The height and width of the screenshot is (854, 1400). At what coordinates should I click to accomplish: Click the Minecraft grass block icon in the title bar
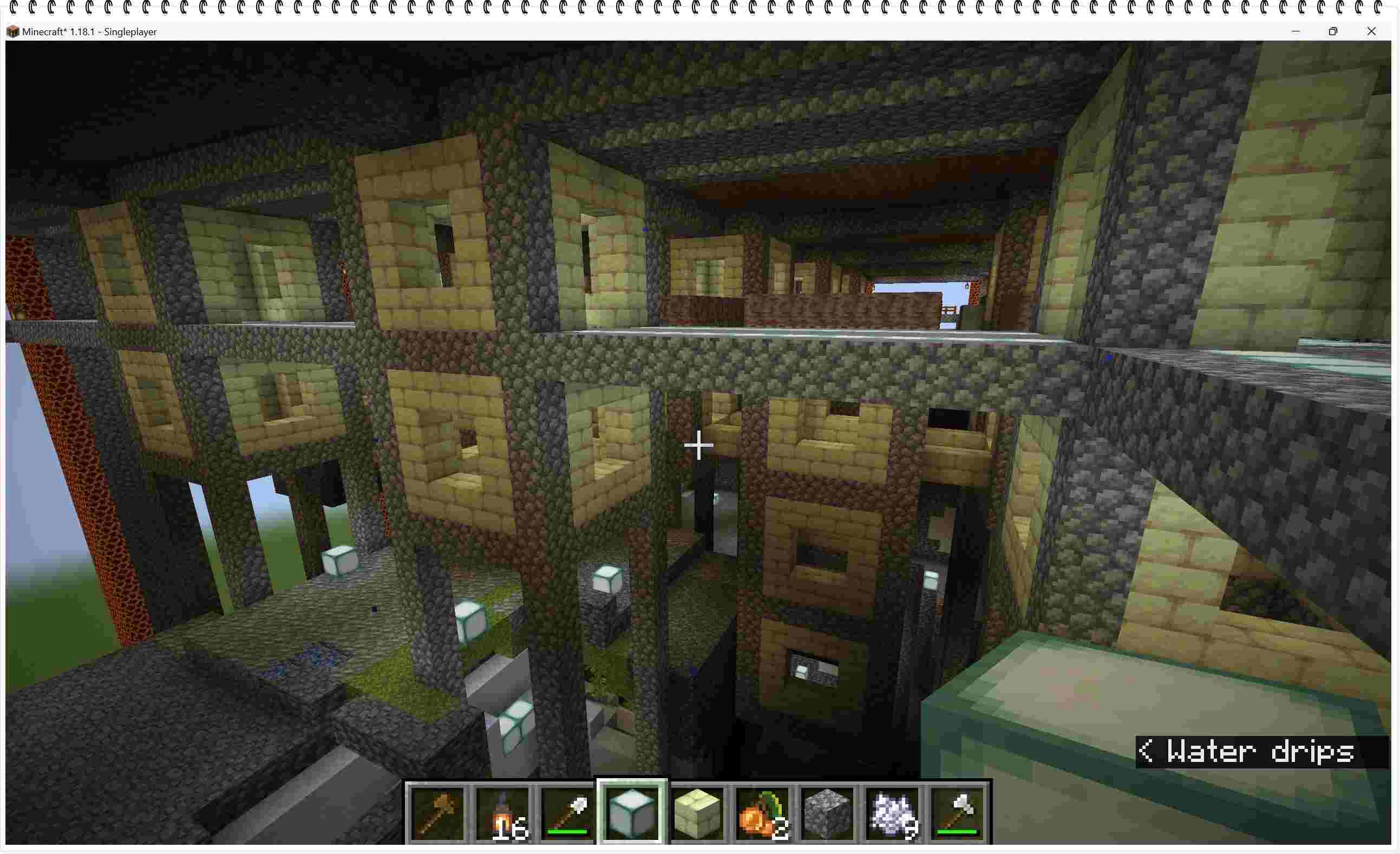(12, 32)
